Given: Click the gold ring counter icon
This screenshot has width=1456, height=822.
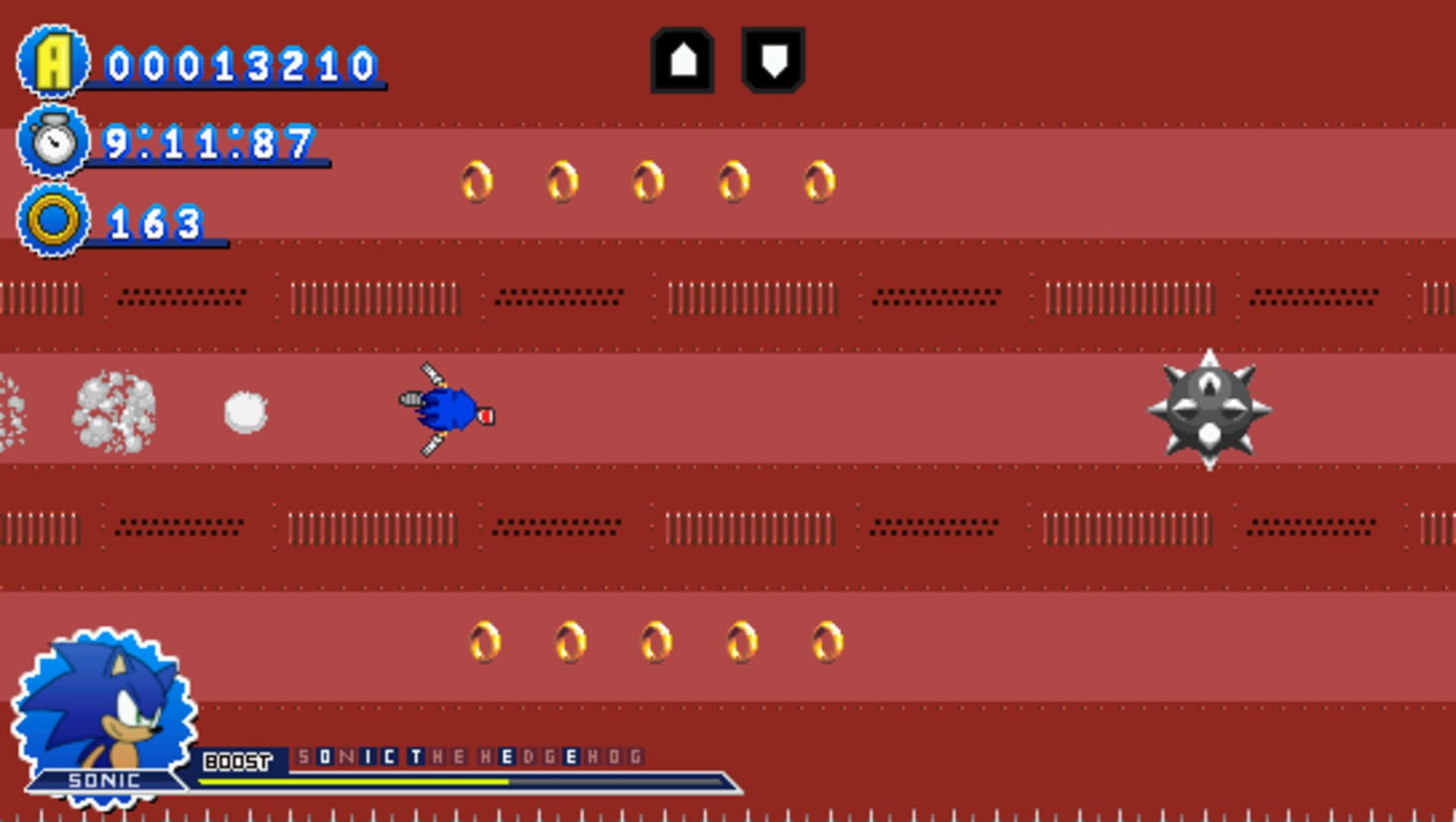Looking at the screenshot, I should pos(52,221).
